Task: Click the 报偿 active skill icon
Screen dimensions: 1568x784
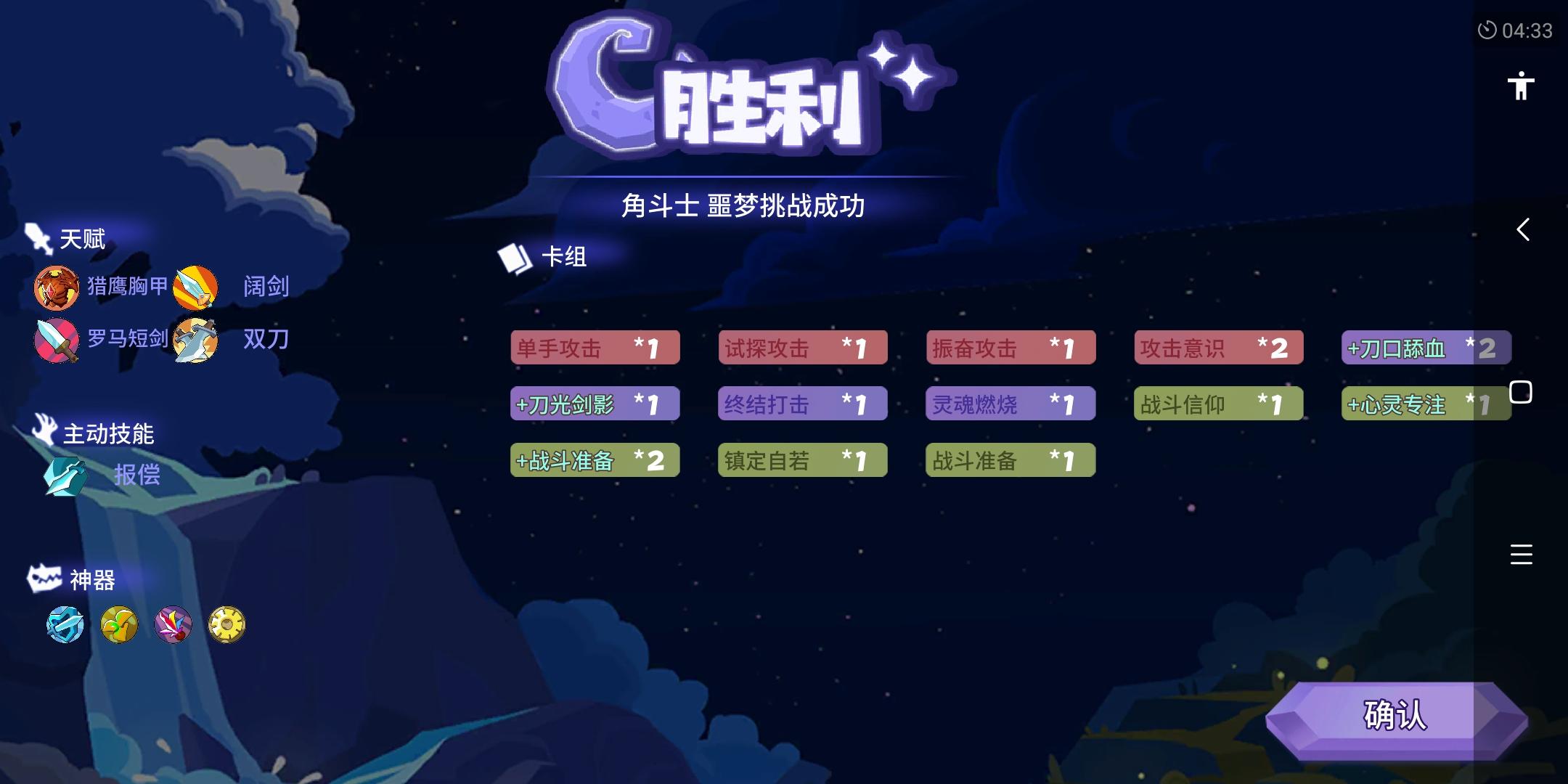Action: point(64,477)
